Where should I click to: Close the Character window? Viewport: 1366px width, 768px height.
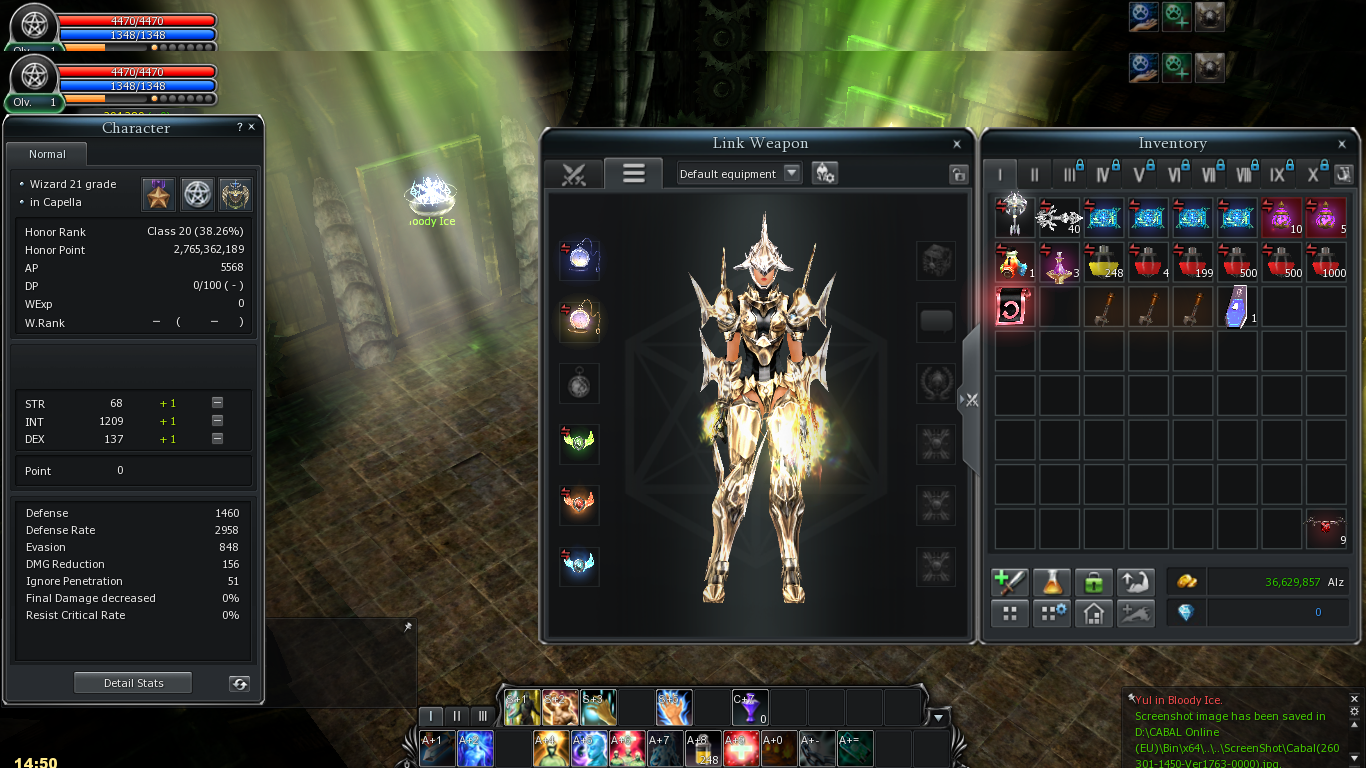251,127
